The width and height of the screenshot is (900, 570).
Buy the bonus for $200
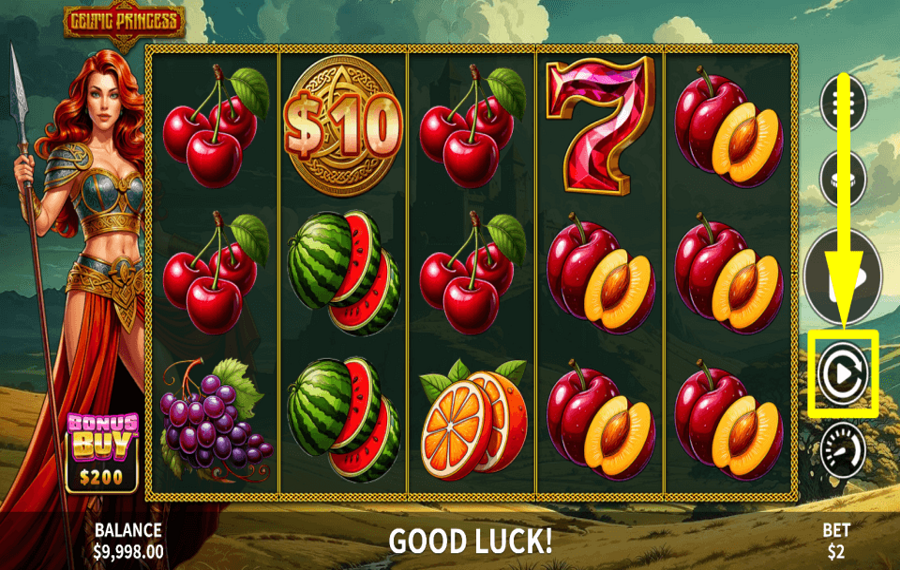tap(102, 452)
